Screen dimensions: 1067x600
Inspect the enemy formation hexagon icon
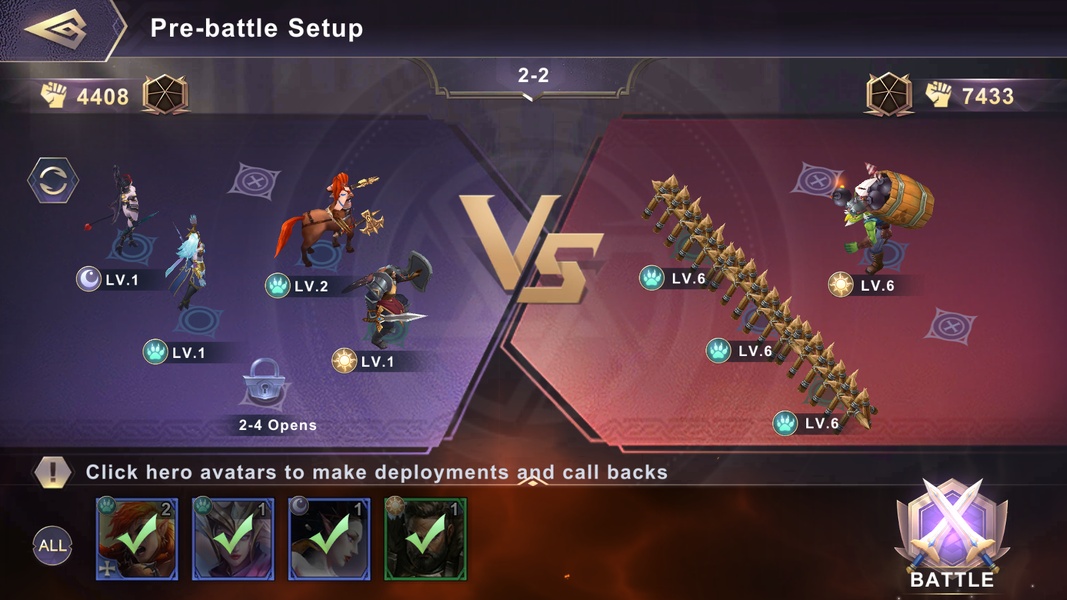click(889, 96)
